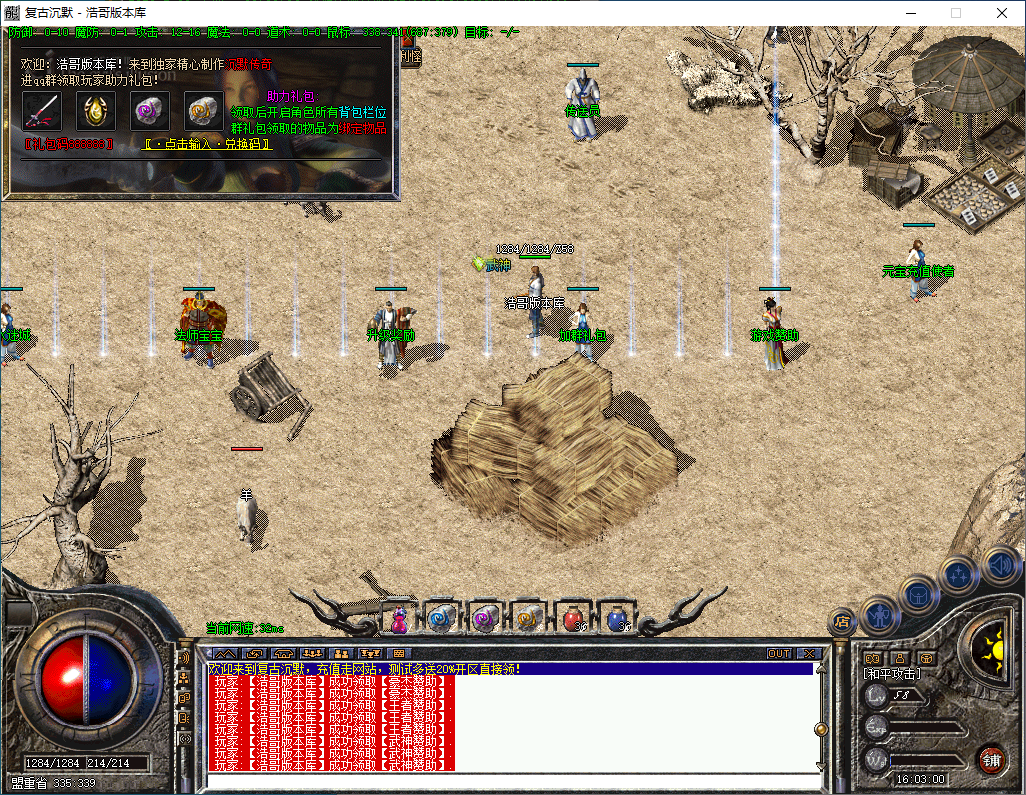Open the bag inventory round button

(x=921, y=594)
